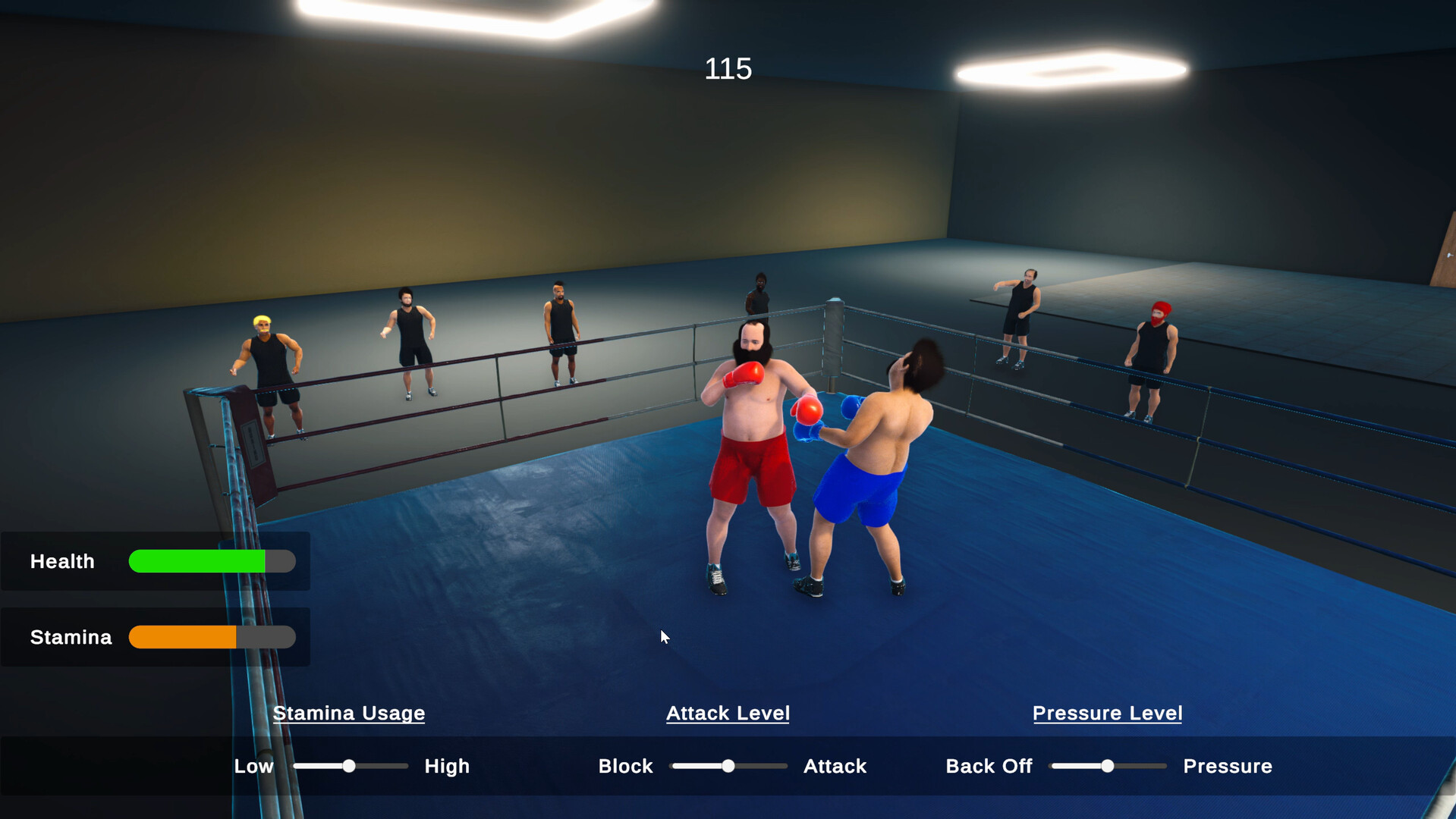Click the 'Health' text label
Viewport: 1456px width, 819px height.
point(62,561)
